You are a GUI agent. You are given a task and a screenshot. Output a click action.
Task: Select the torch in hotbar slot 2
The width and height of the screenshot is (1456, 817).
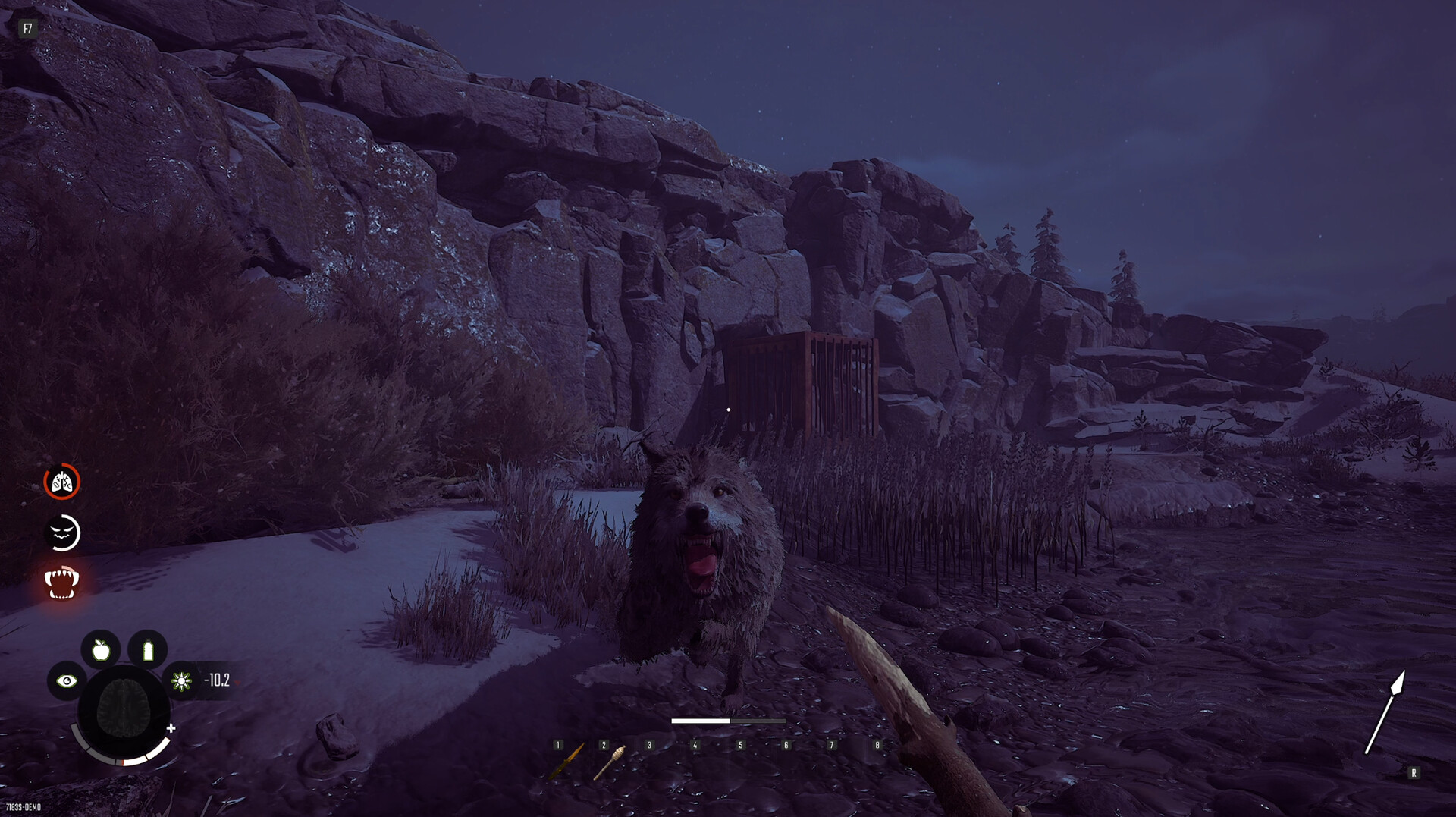611,763
